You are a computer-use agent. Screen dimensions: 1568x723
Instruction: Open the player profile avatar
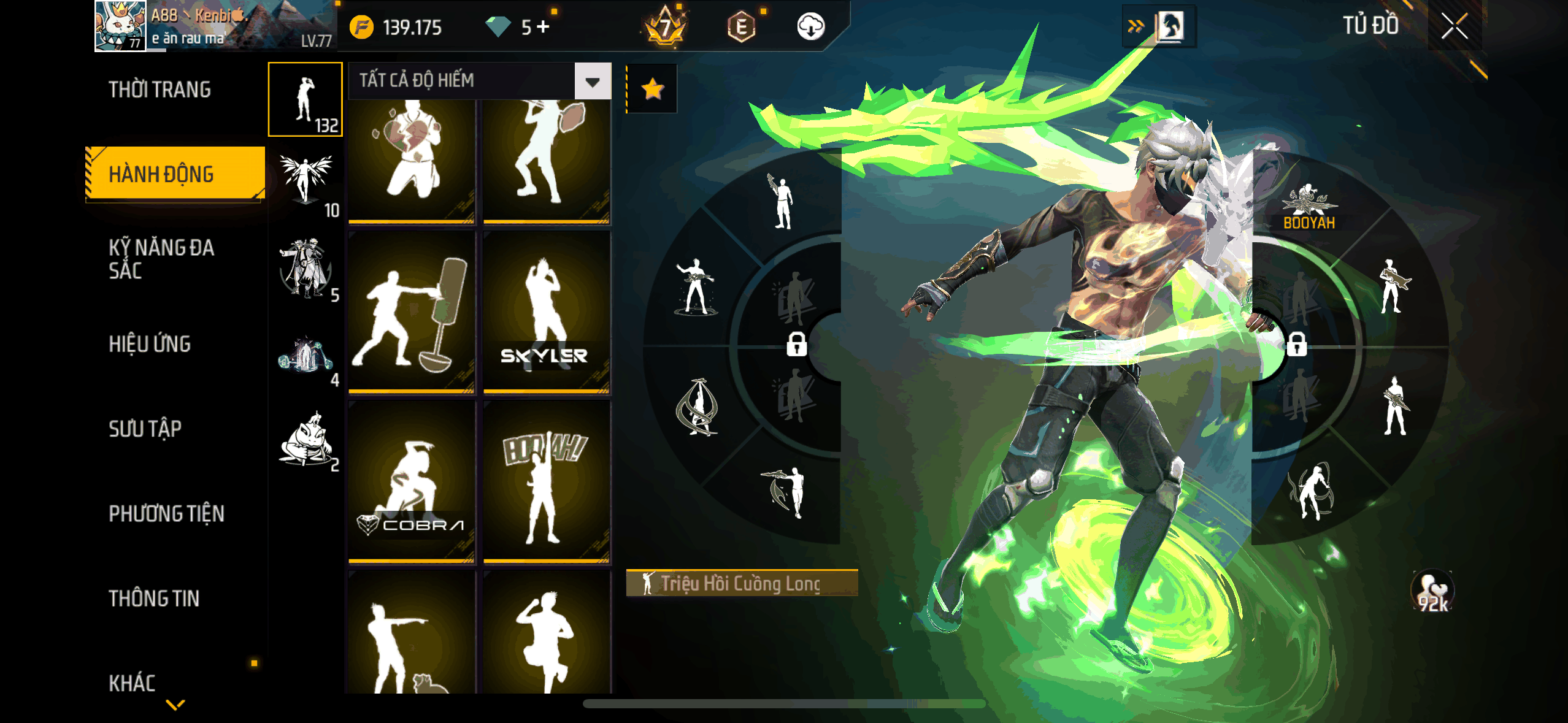120,26
